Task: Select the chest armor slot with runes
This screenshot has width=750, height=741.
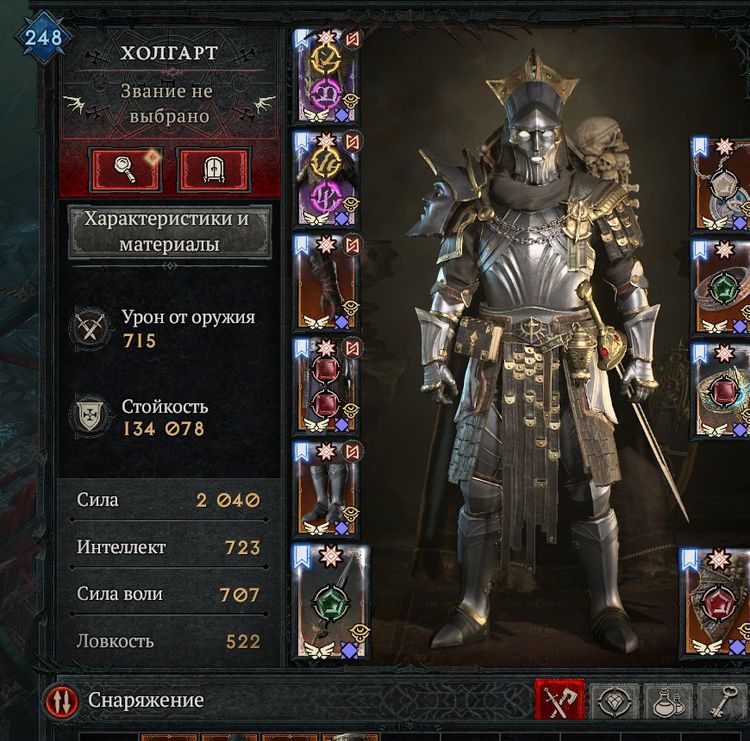Action: click(328, 179)
